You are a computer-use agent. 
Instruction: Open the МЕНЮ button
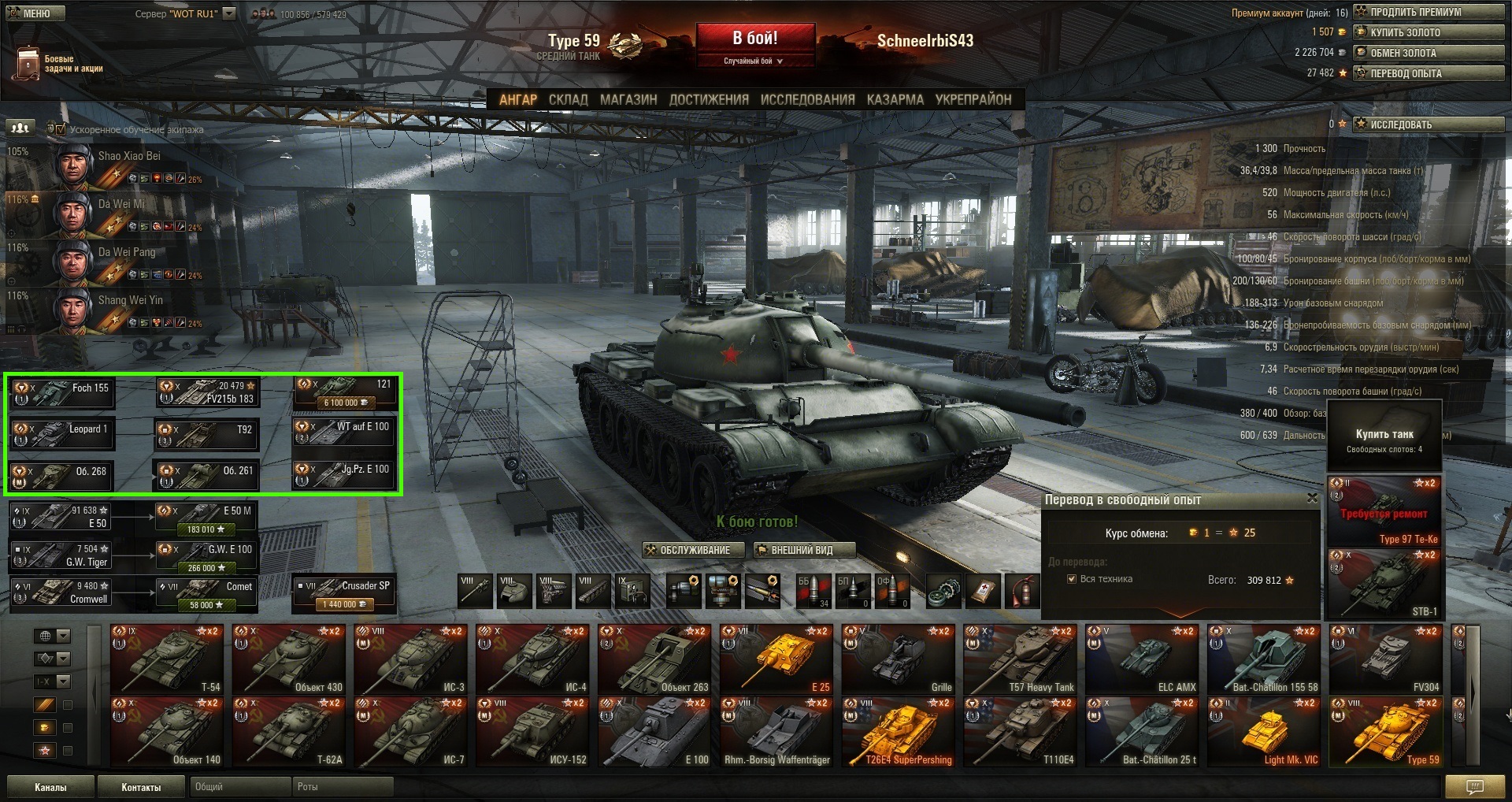(34, 13)
